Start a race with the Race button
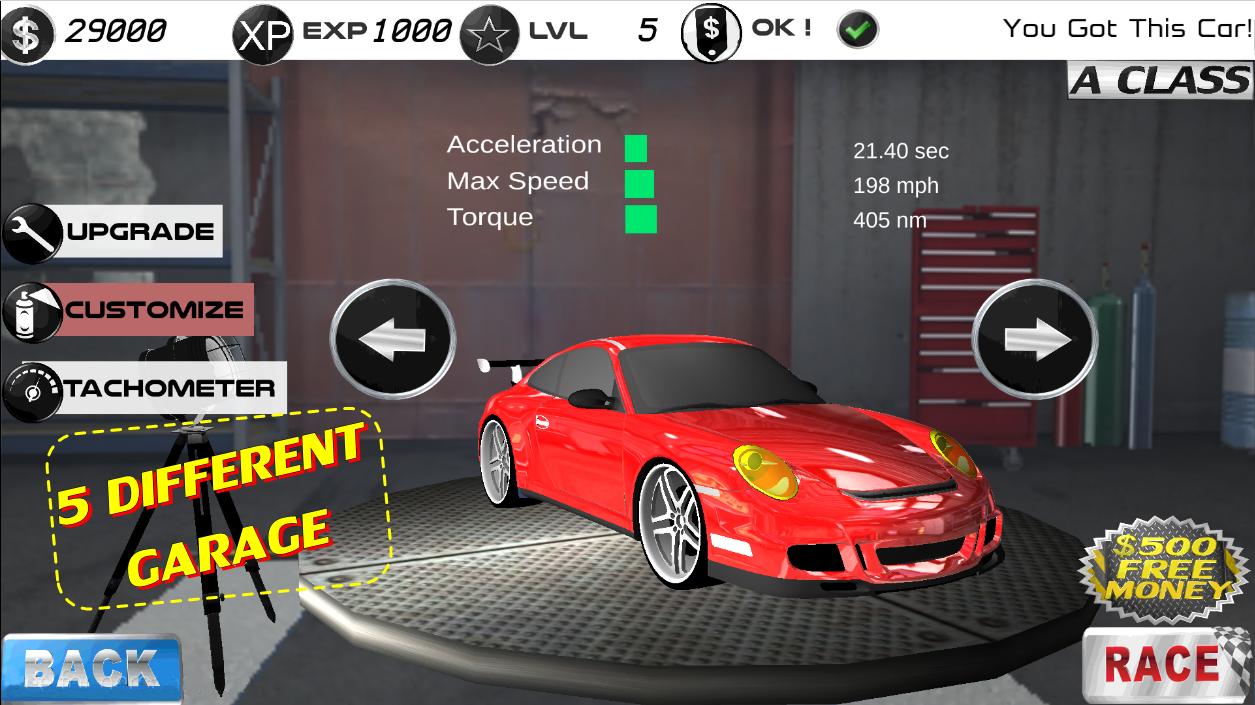The width and height of the screenshot is (1255, 705). click(1165, 665)
